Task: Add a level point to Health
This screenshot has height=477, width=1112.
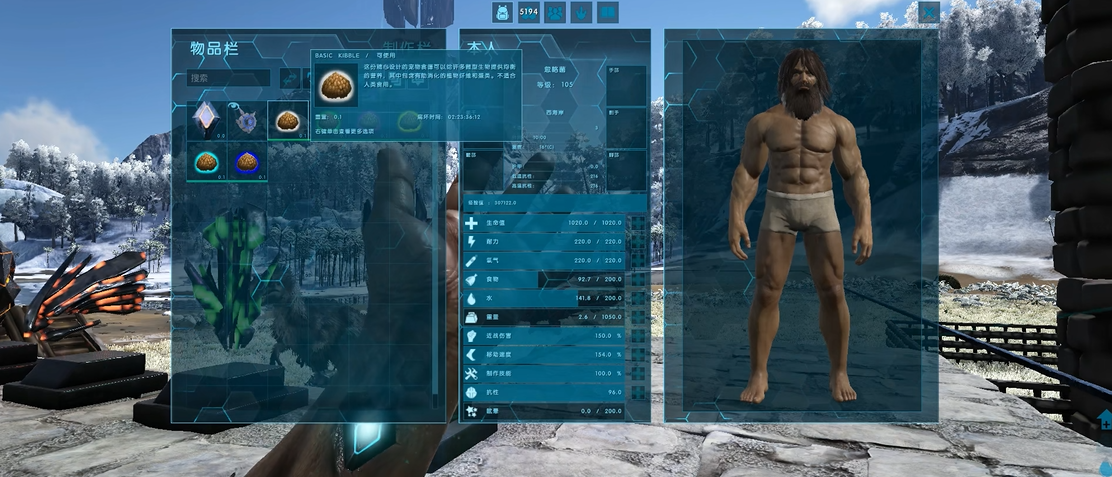Action: (637, 223)
